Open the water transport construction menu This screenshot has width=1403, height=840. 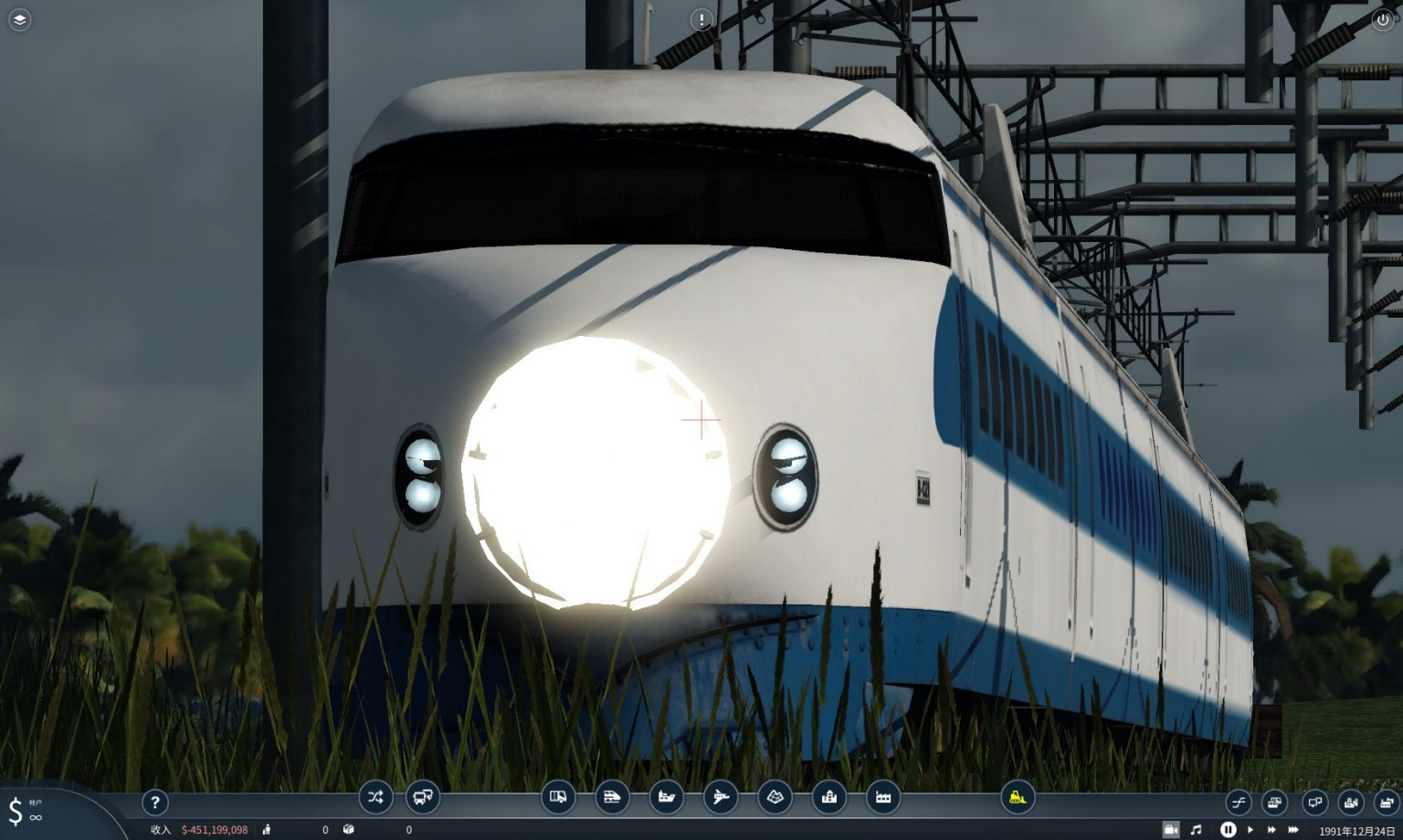pyautogui.click(x=668, y=797)
